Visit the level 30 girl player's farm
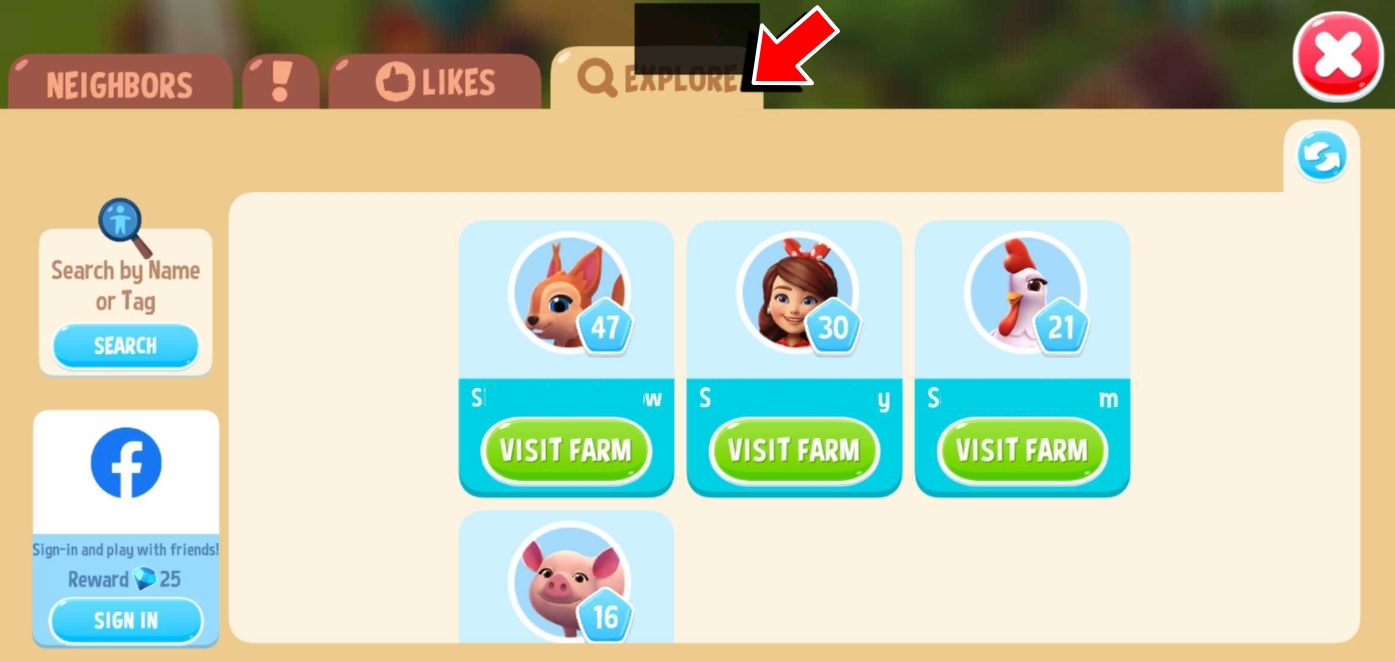 [794, 450]
